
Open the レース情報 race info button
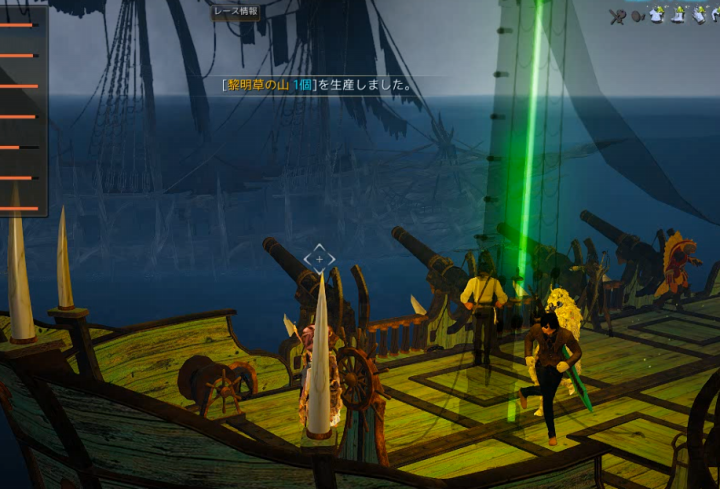coord(235,12)
